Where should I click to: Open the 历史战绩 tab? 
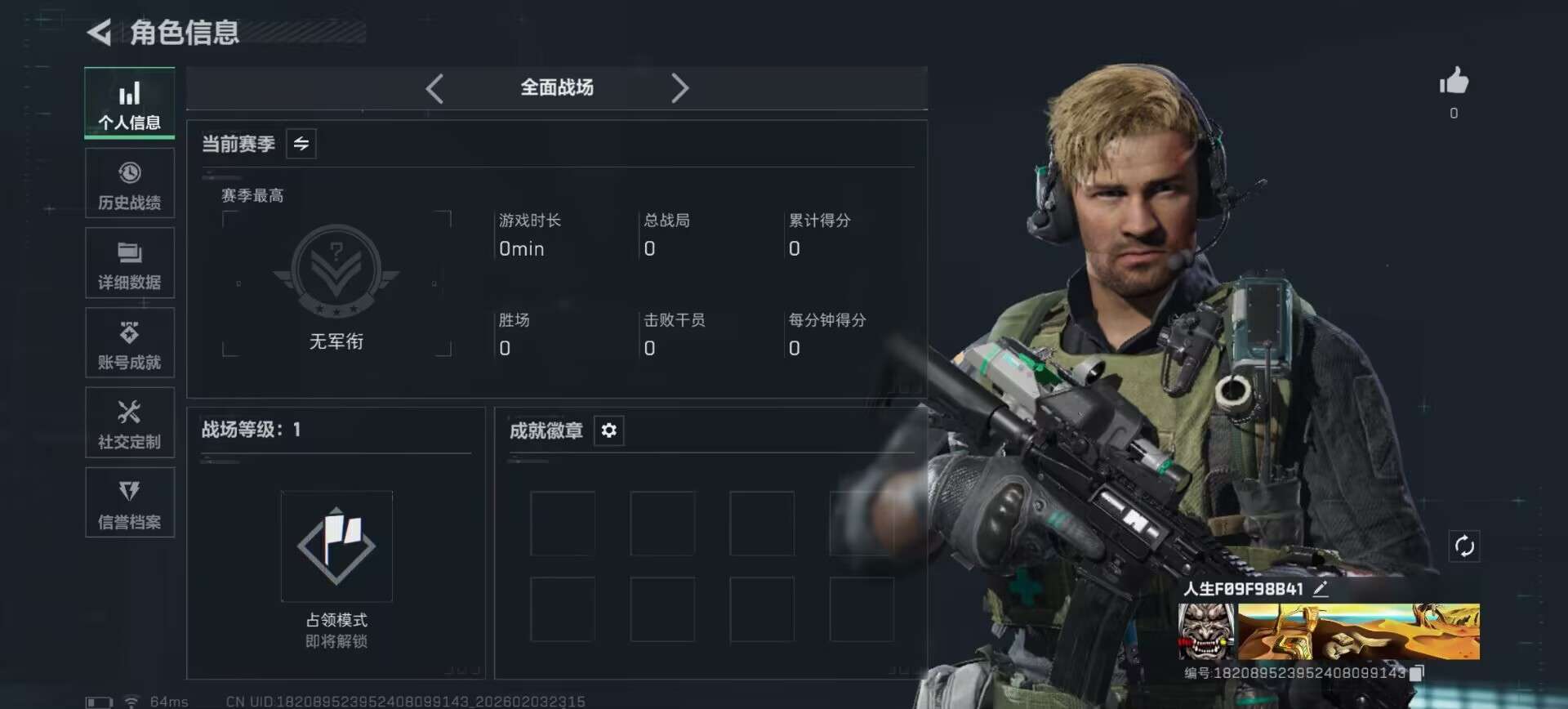[x=129, y=184]
